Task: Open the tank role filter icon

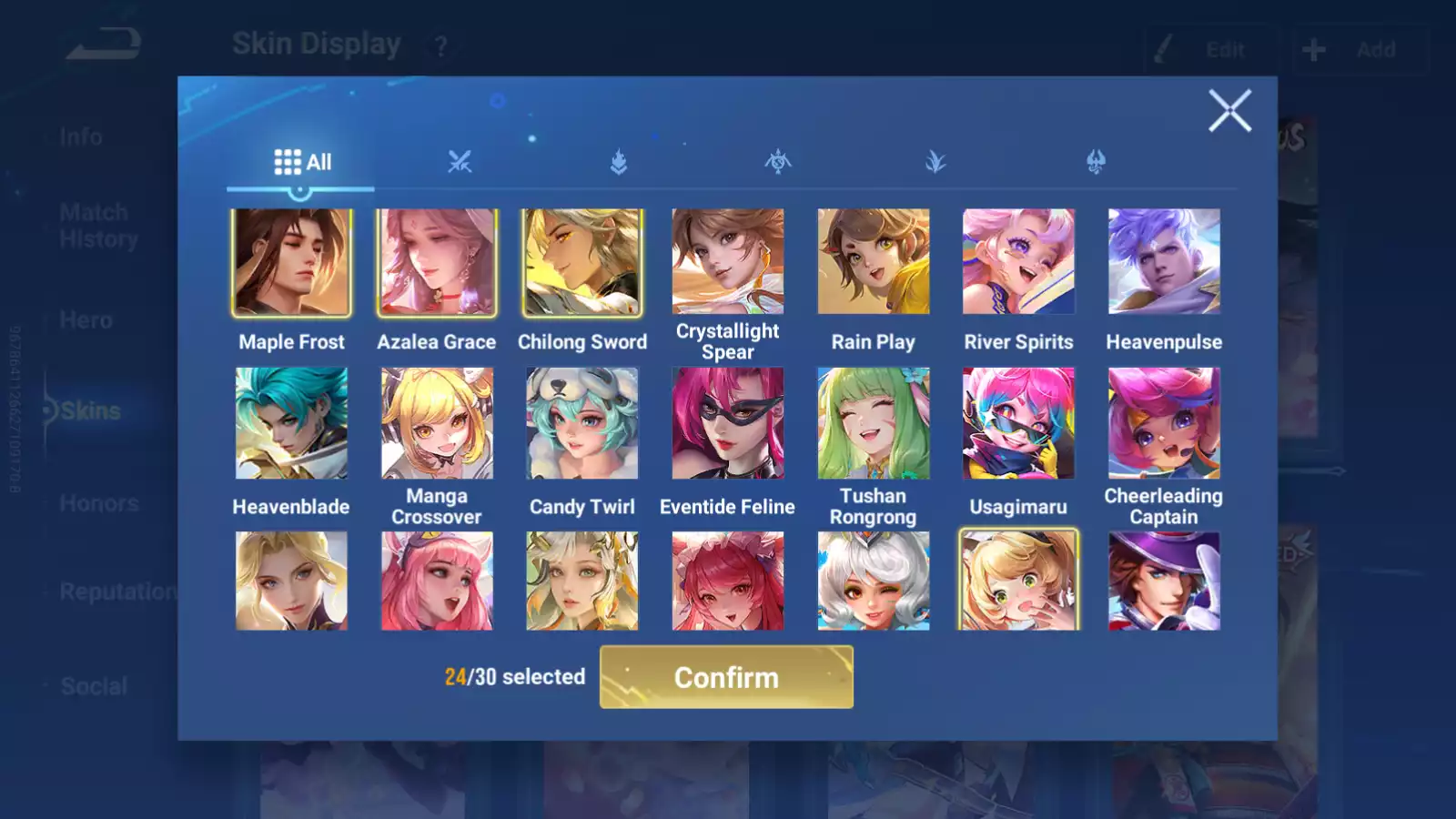Action: click(619, 161)
